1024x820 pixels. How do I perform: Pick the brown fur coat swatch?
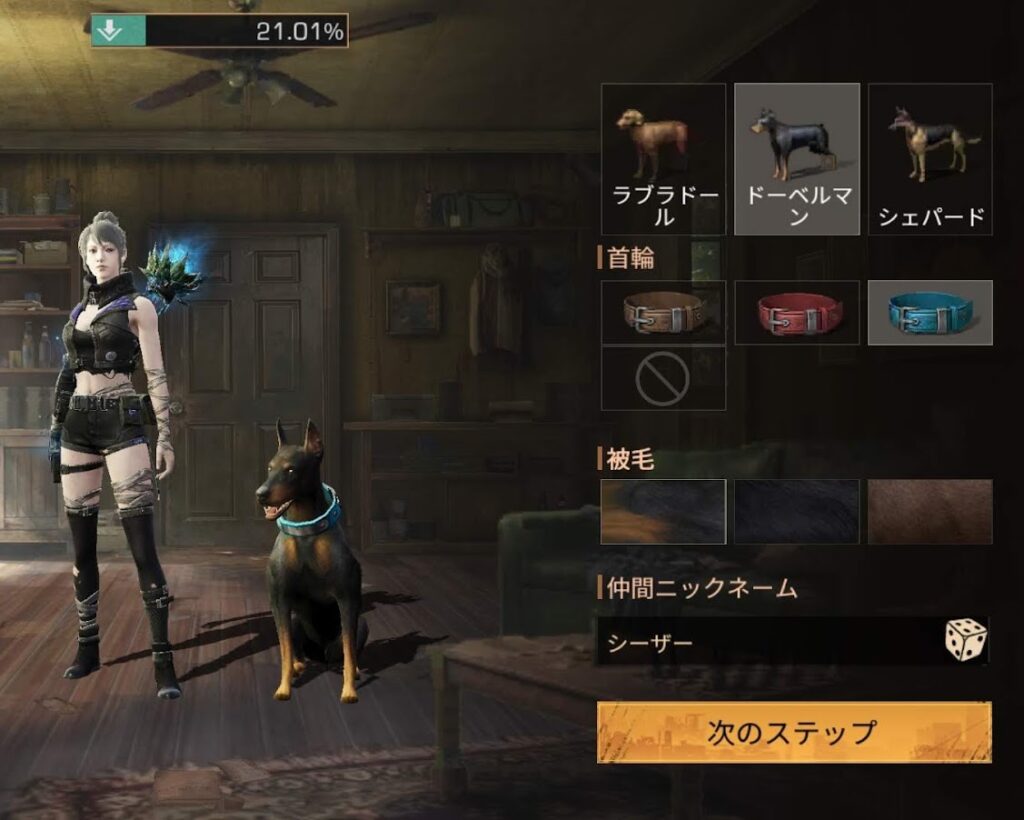[930, 512]
